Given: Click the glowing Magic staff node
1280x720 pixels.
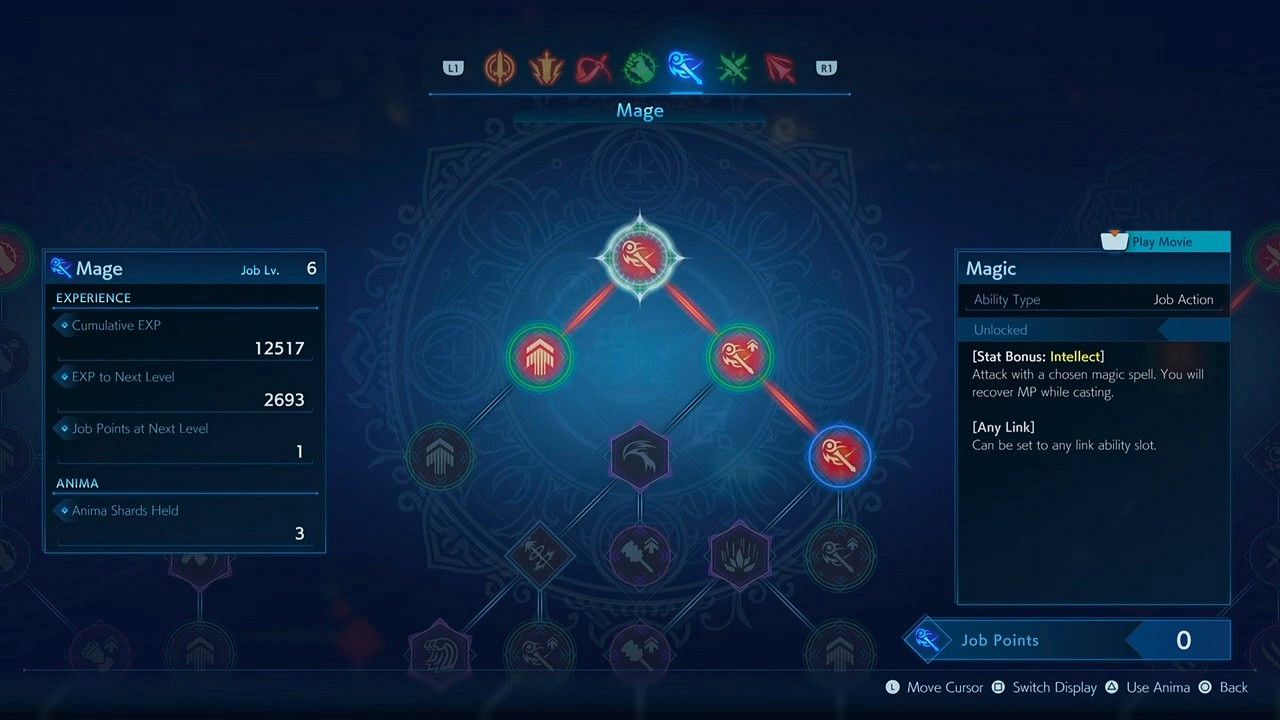Looking at the screenshot, I should click(x=840, y=456).
